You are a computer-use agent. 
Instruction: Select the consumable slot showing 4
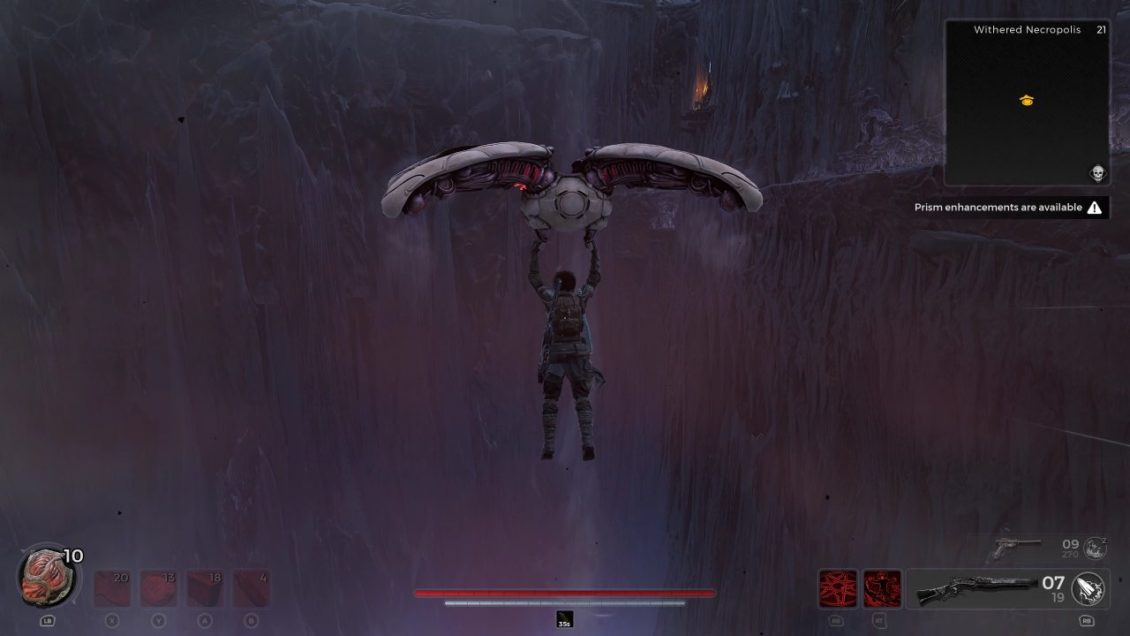point(251,588)
